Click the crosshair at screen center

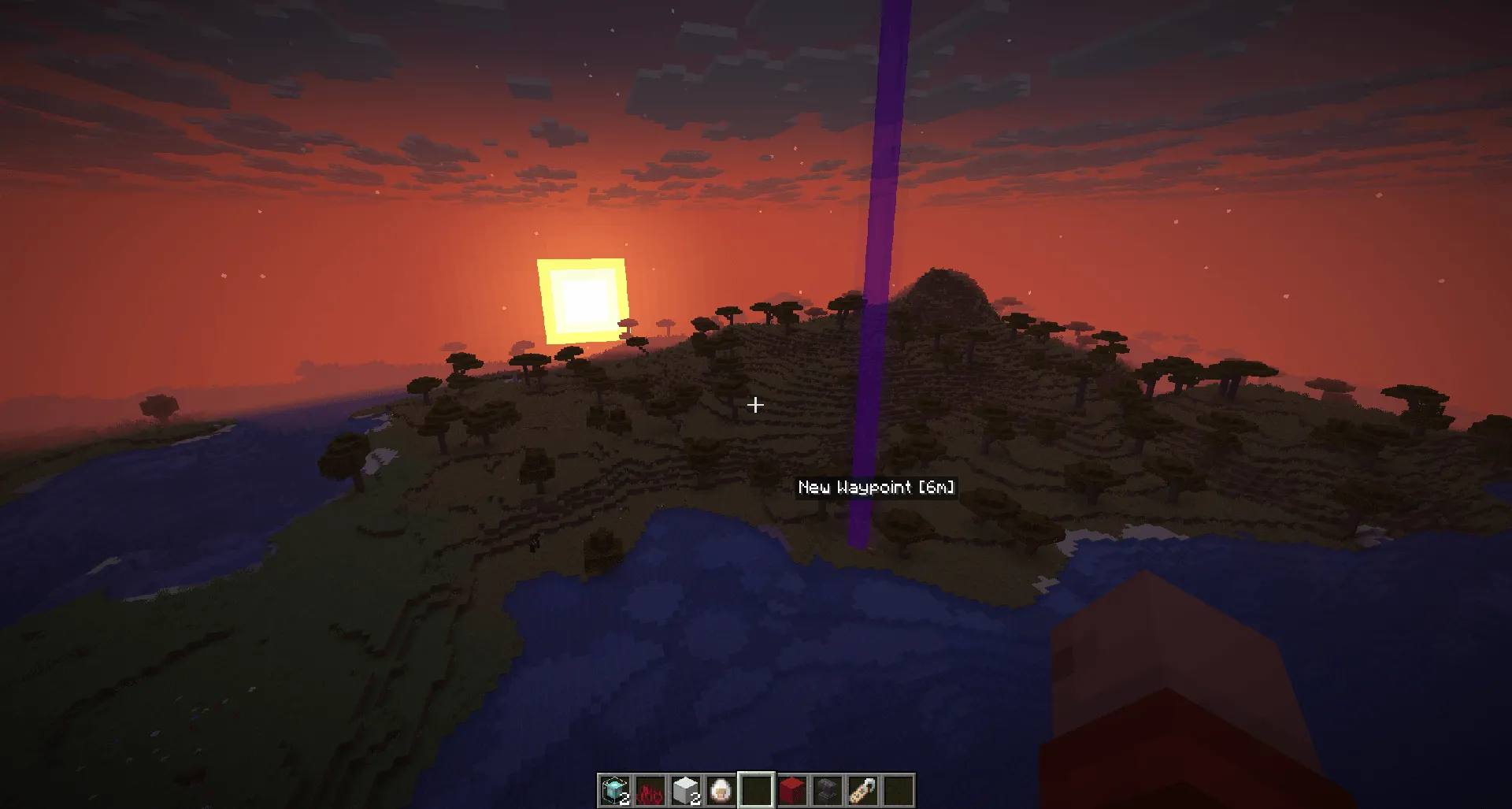click(755, 405)
